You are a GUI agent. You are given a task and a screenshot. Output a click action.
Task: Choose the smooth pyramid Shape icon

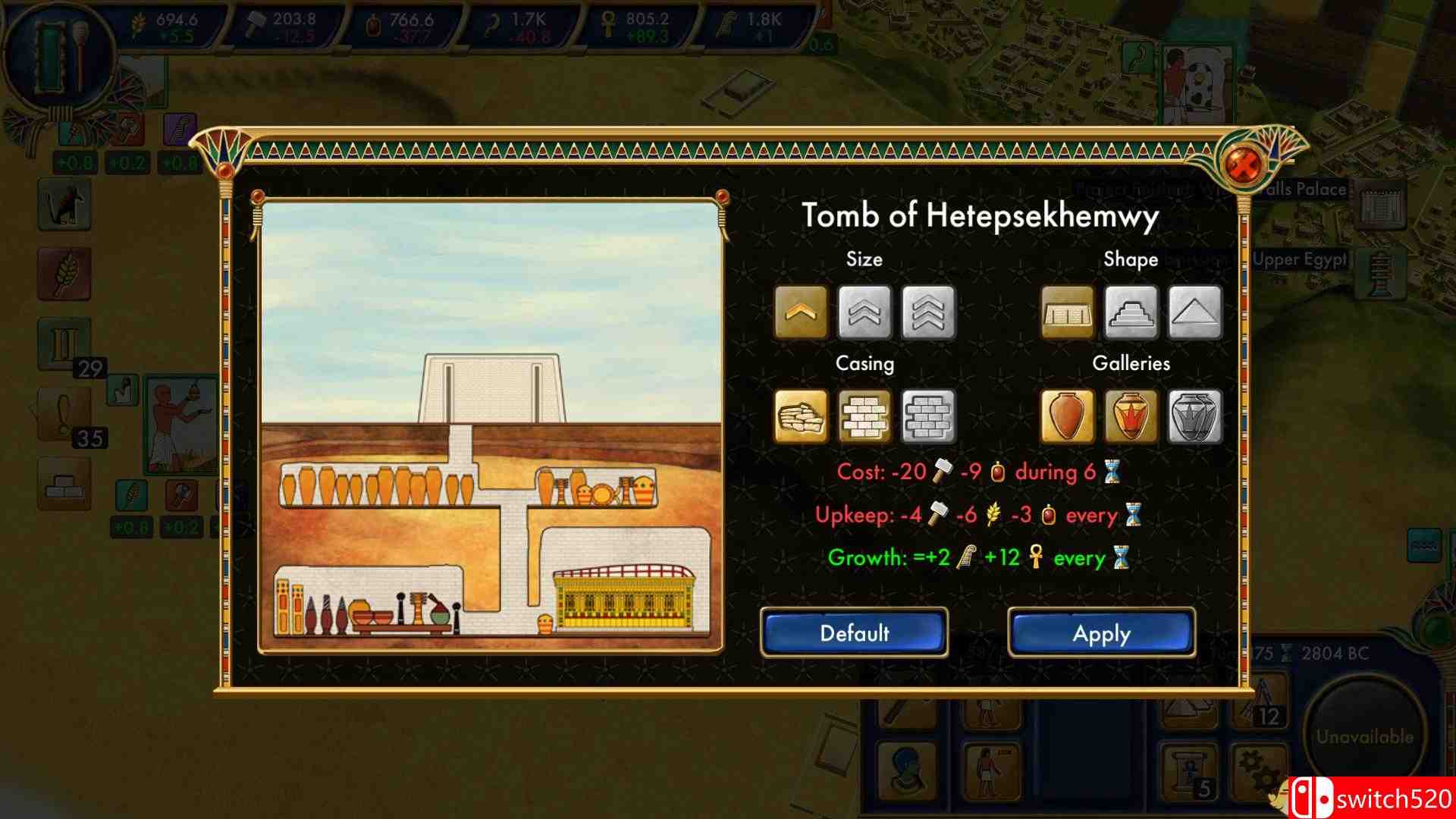(1195, 311)
